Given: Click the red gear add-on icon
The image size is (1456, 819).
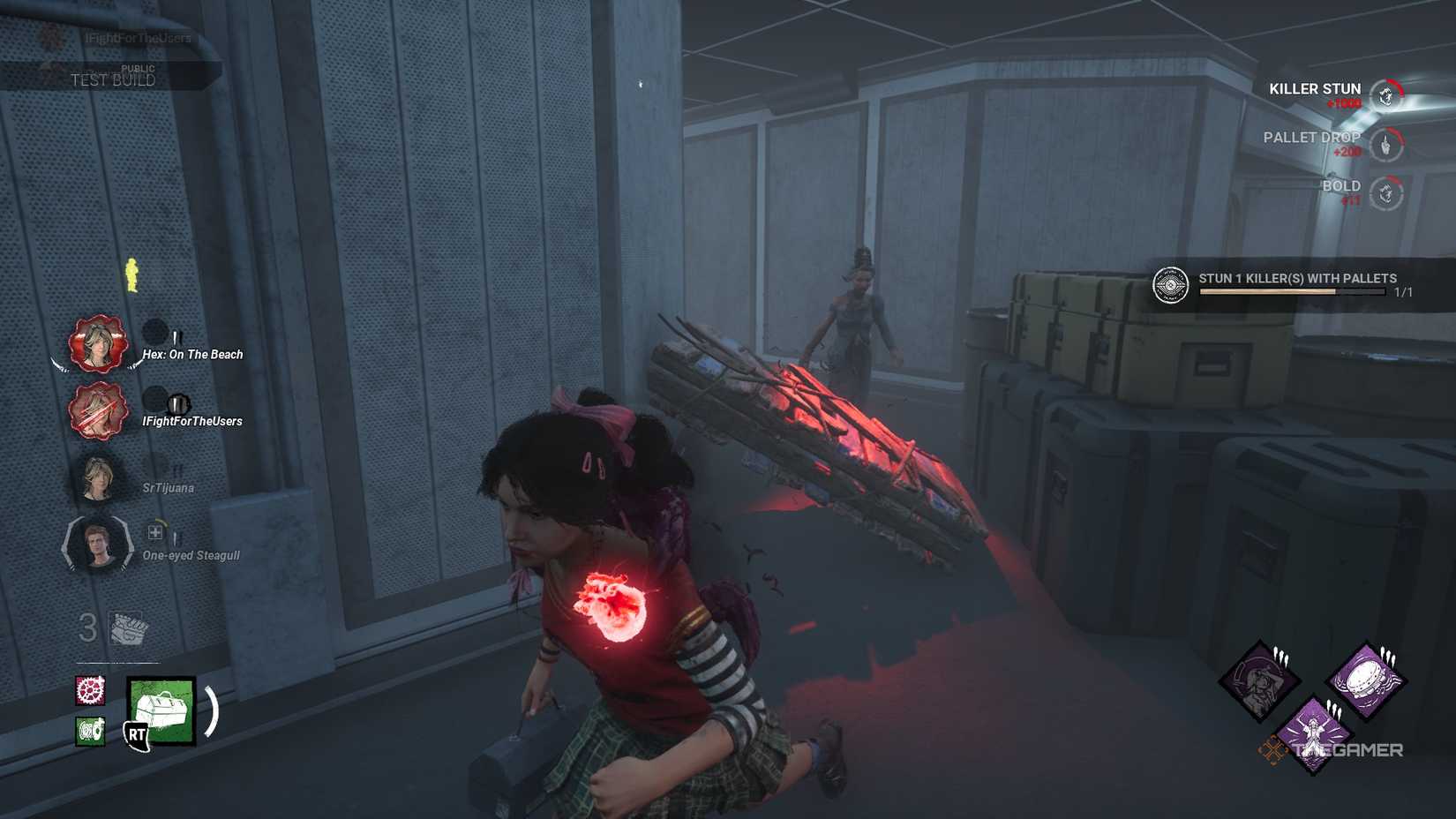Looking at the screenshot, I should (91, 691).
